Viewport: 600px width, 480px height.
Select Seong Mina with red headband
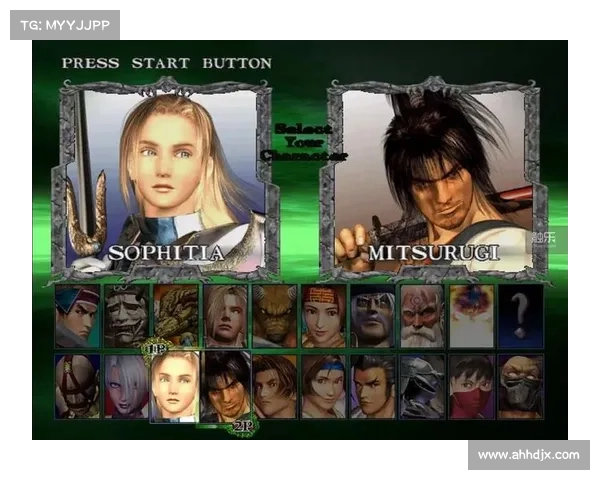pos(323,316)
